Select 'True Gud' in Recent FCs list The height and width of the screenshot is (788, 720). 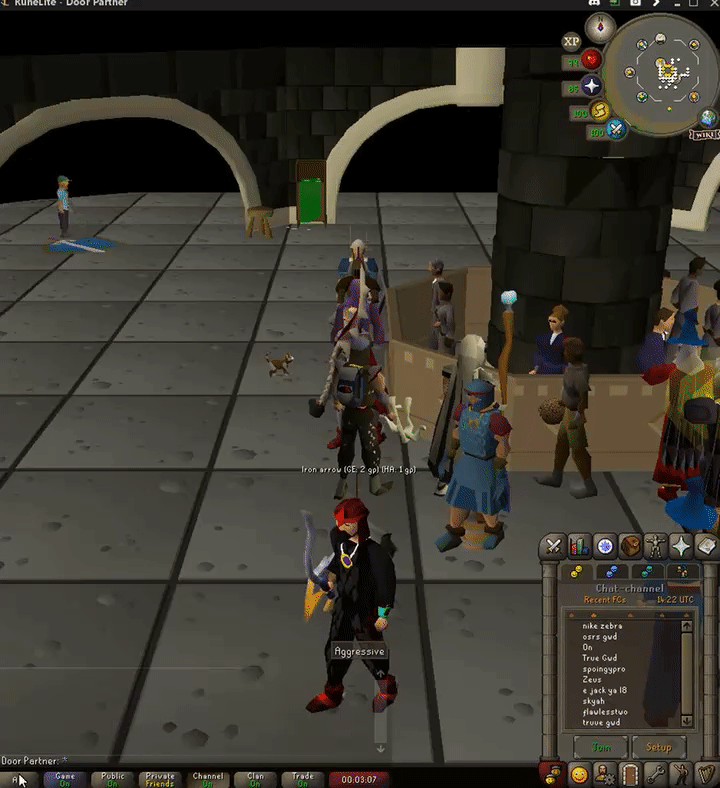coord(600,657)
